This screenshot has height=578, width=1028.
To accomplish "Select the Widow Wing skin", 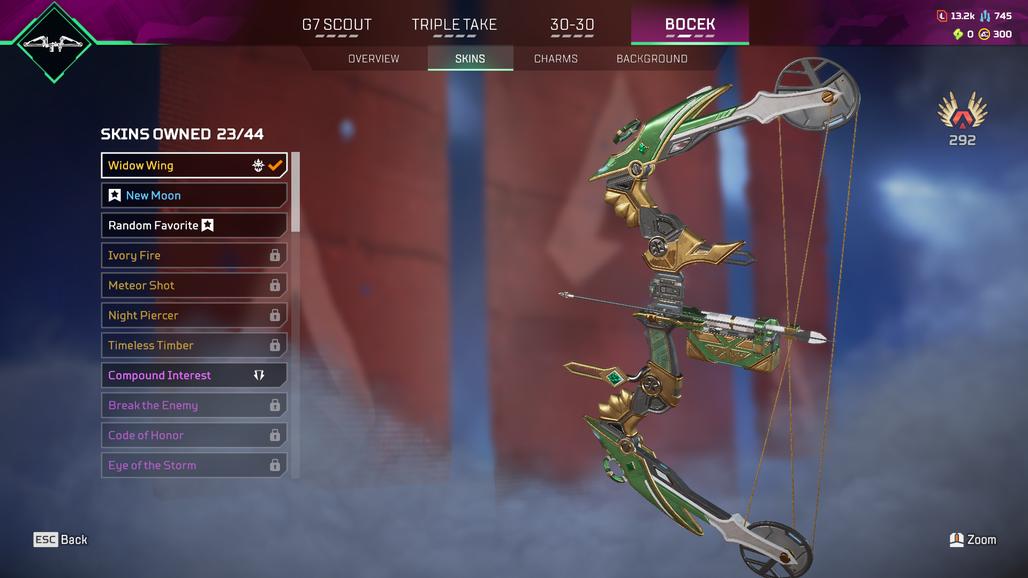I will [x=194, y=165].
